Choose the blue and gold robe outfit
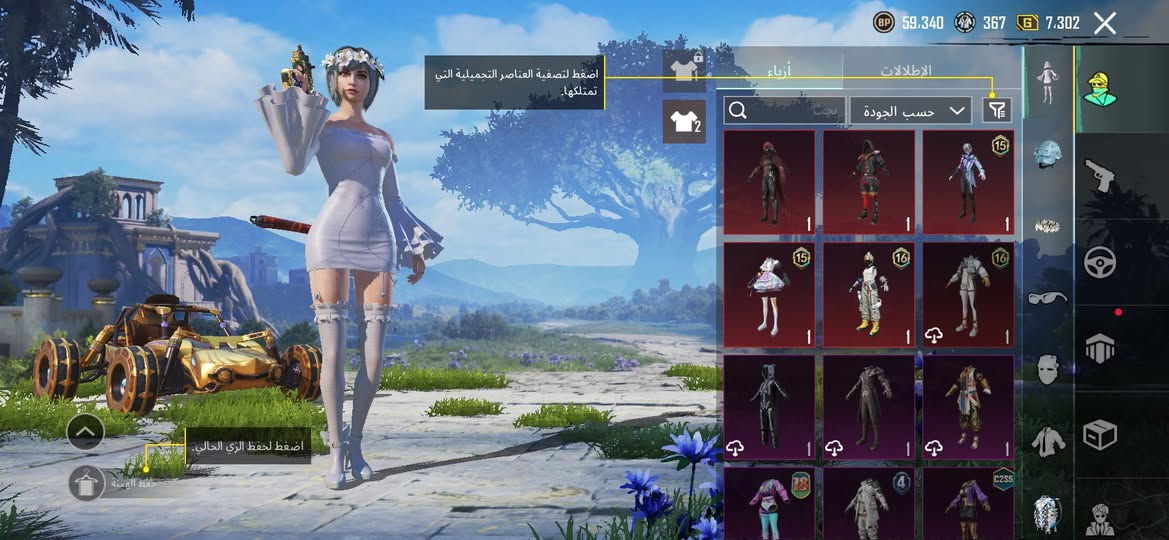 click(967, 406)
